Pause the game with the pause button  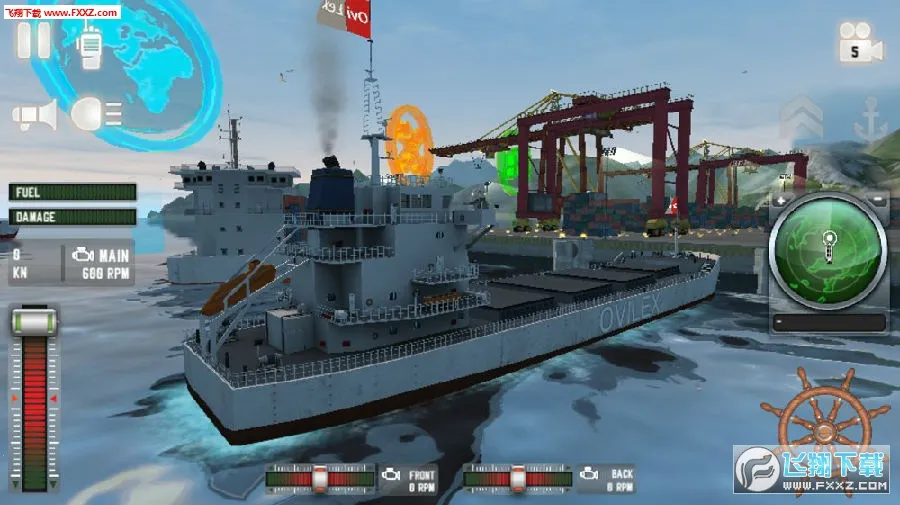(33, 38)
